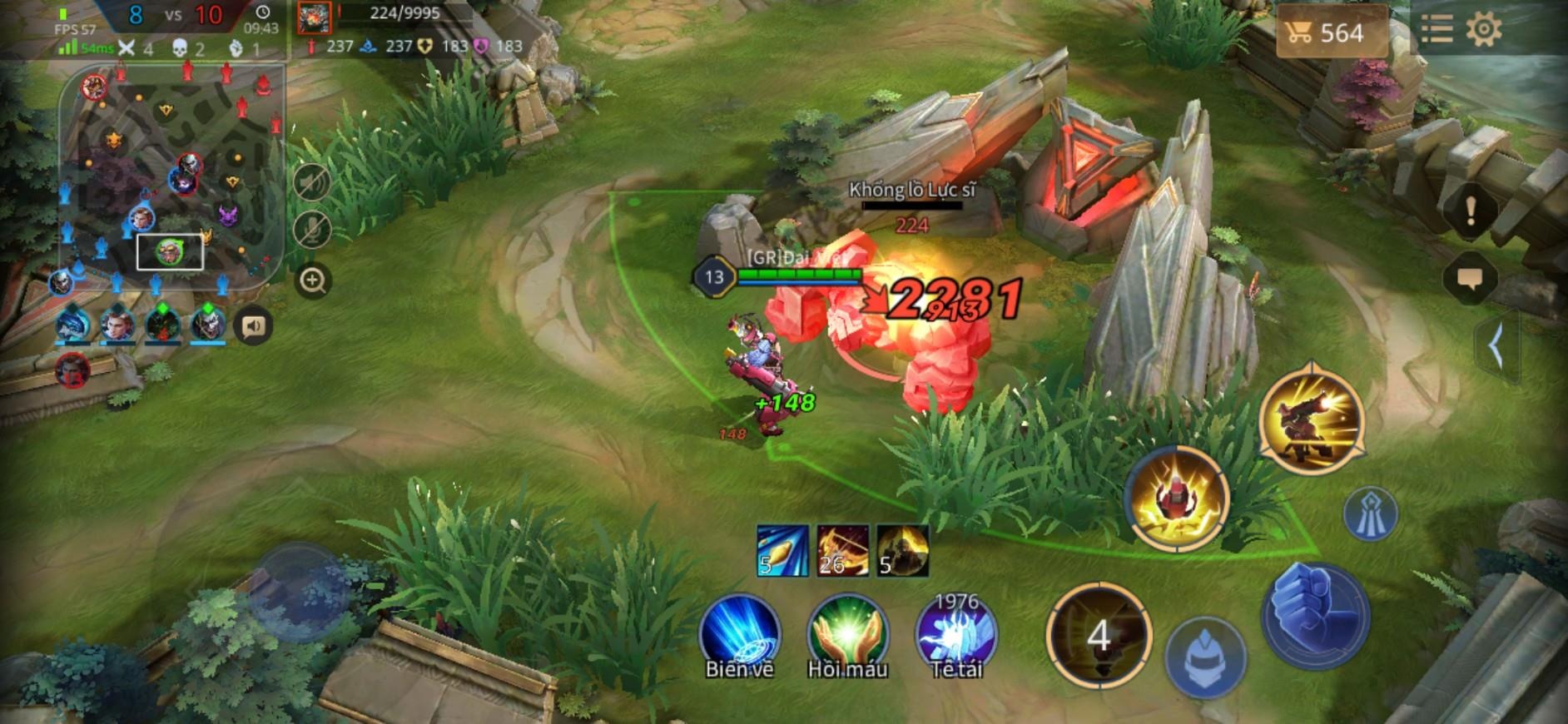The height and width of the screenshot is (724, 1568).
Task: Tap the skill on 4-second cooldown
Action: point(1099,637)
